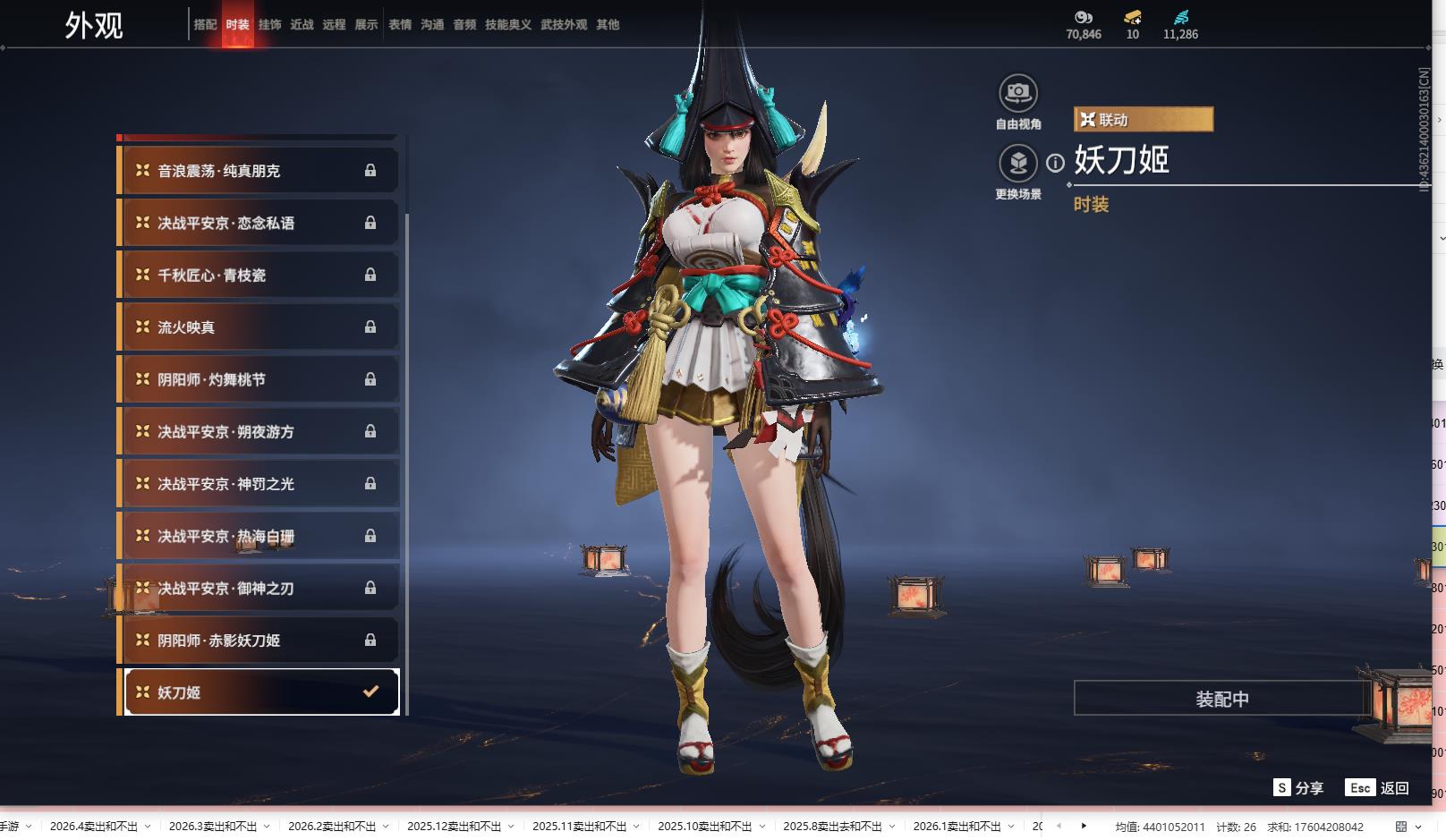Image resolution: width=1446 pixels, height=840 pixels.
Task: Share the outfit with the 分享 button
Action: pos(1298,788)
